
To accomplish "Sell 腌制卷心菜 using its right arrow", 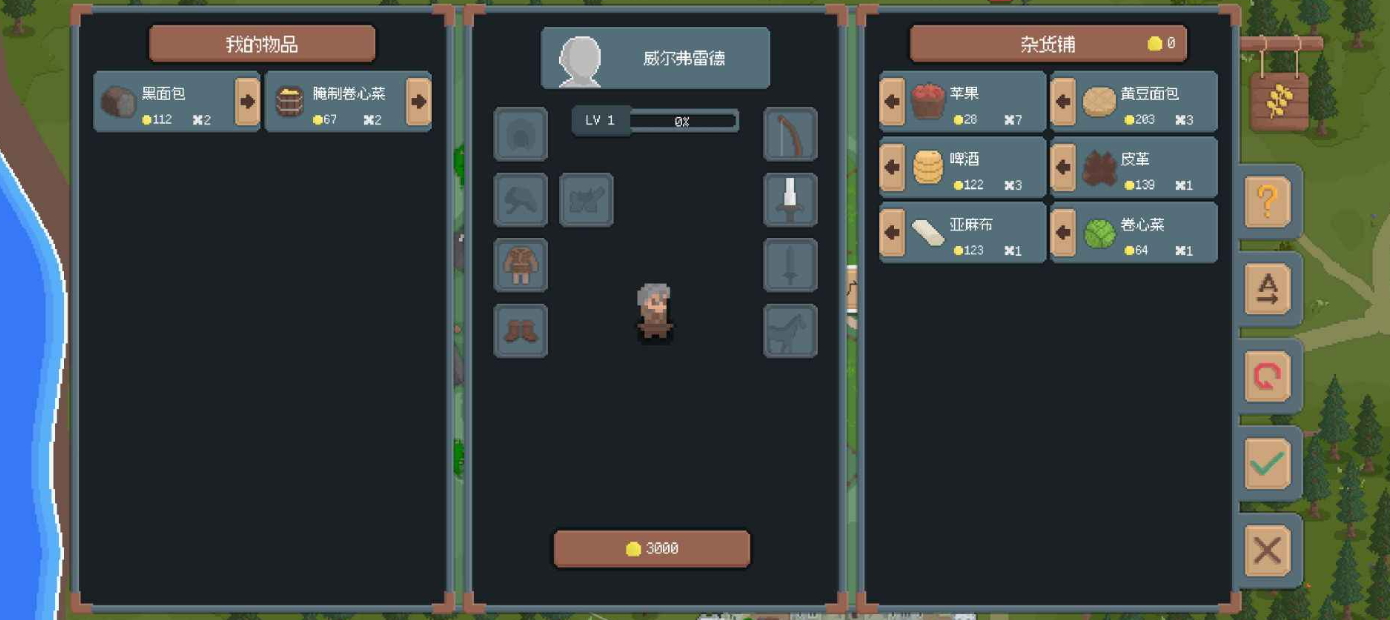I will (x=418, y=101).
